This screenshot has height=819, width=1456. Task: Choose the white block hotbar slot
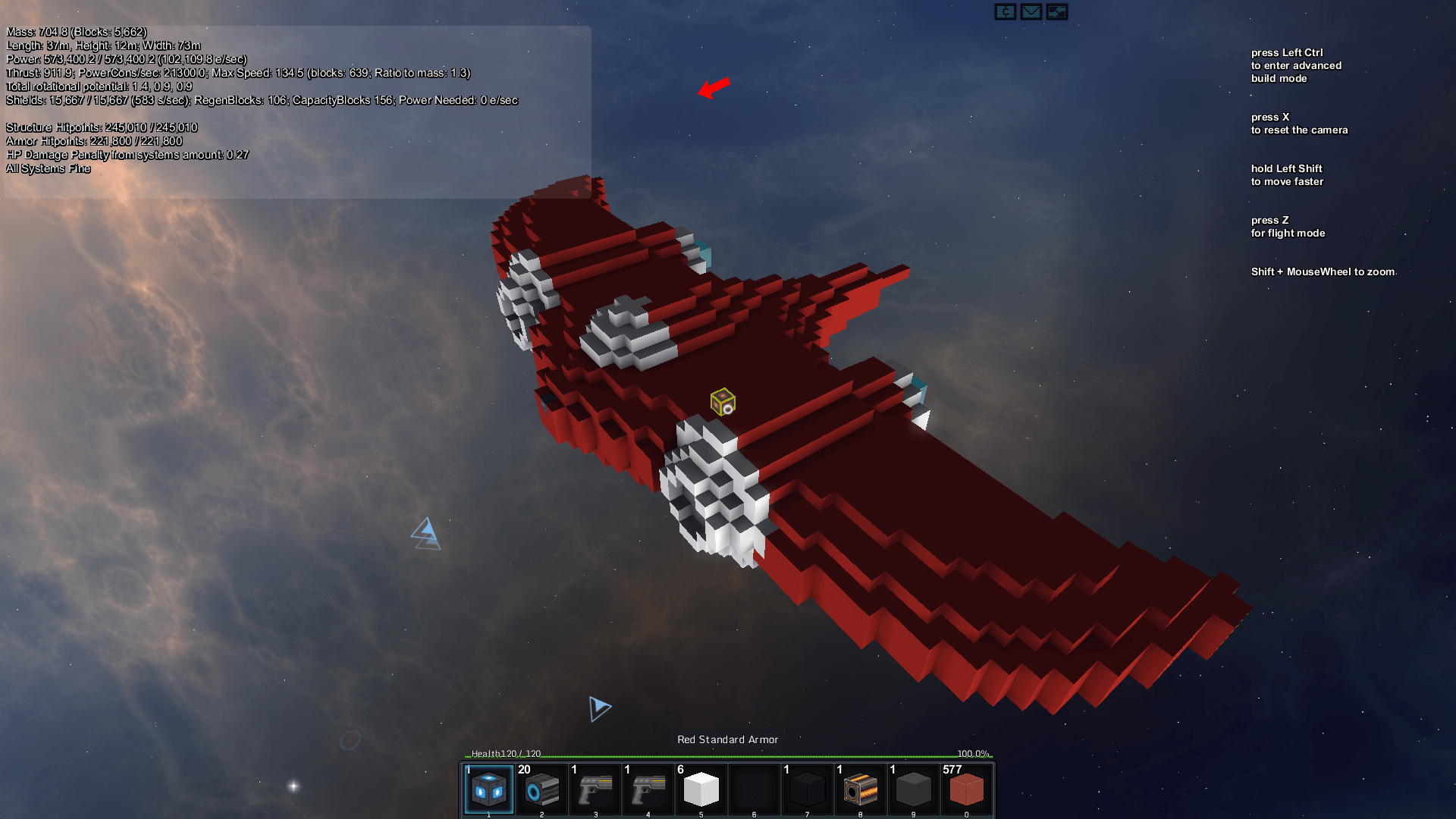click(x=701, y=789)
